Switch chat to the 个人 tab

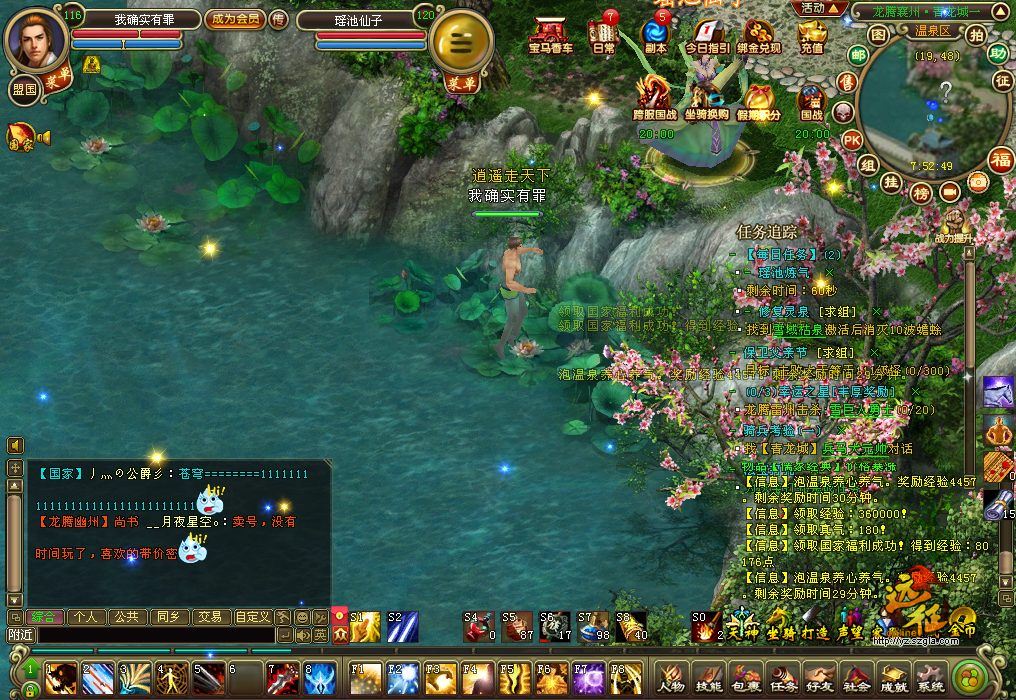pyautogui.click(x=86, y=617)
